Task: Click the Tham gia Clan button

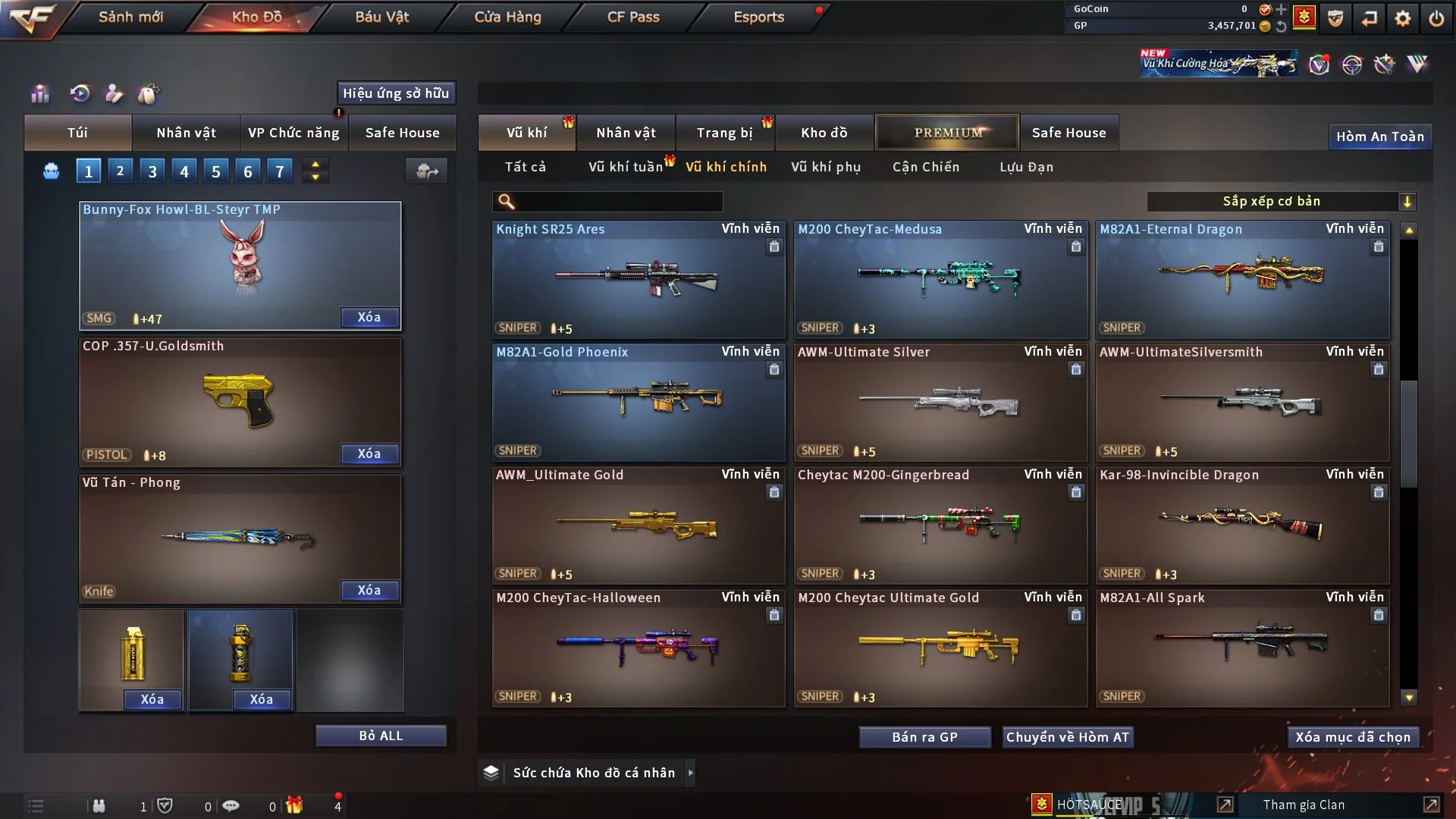Action: pos(1304,805)
